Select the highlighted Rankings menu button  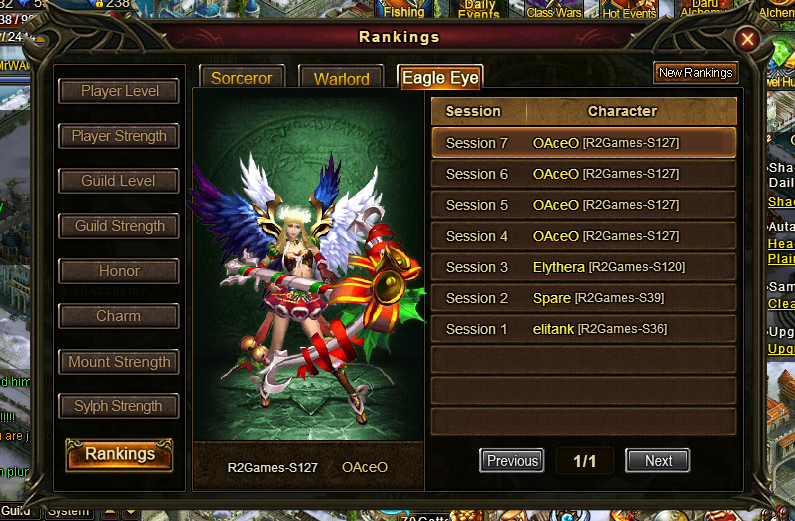pos(120,454)
